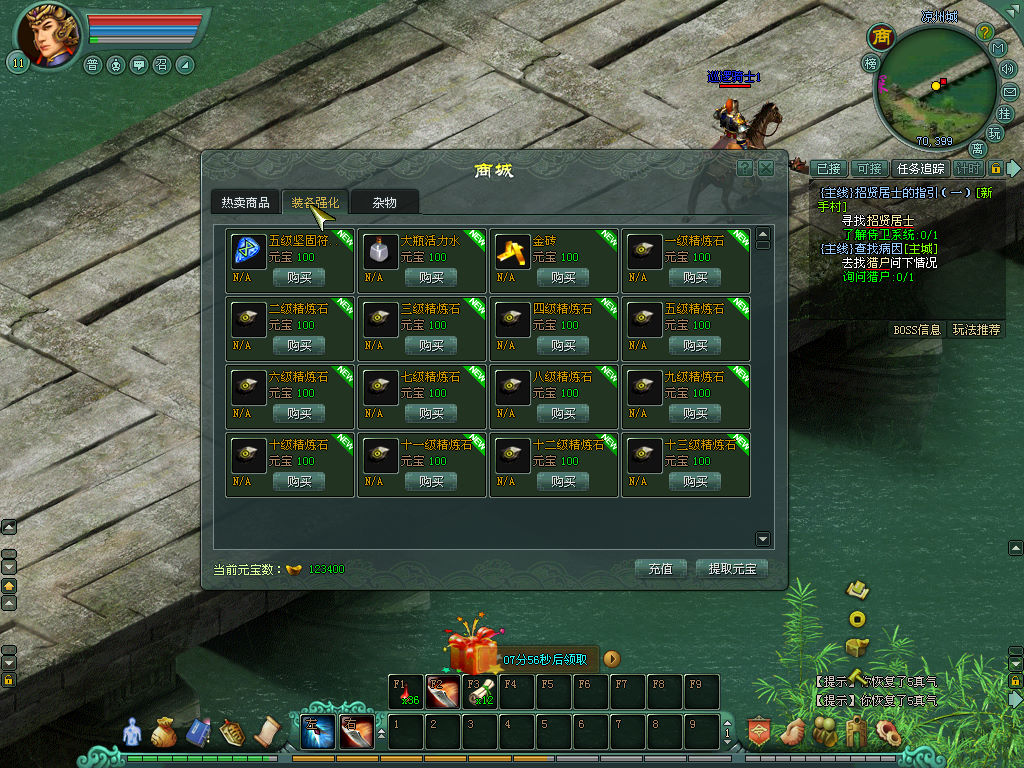
Task: Show the 可接 available quests tab
Action: (x=869, y=169)
